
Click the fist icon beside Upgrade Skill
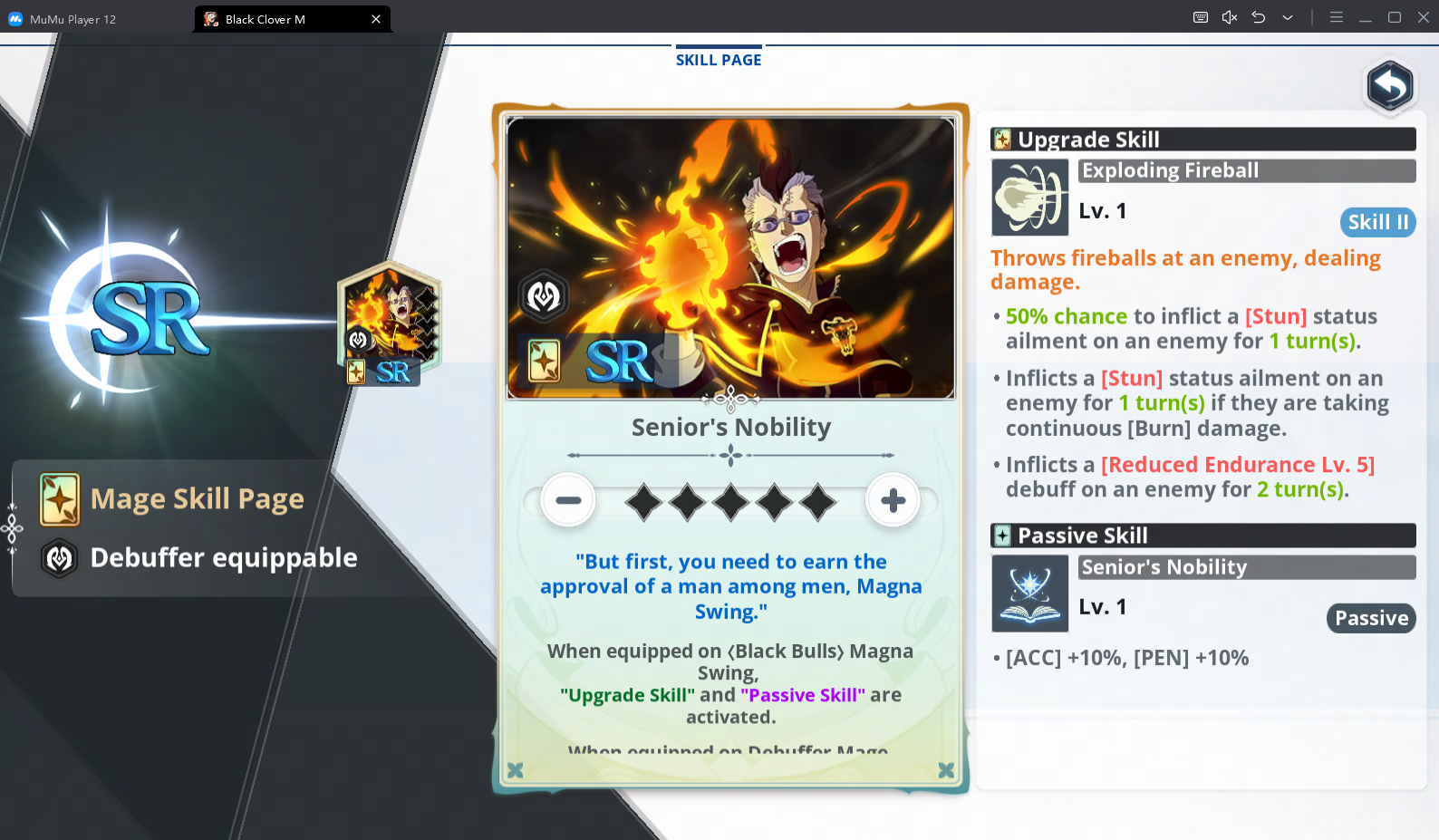coord(1002,139)
